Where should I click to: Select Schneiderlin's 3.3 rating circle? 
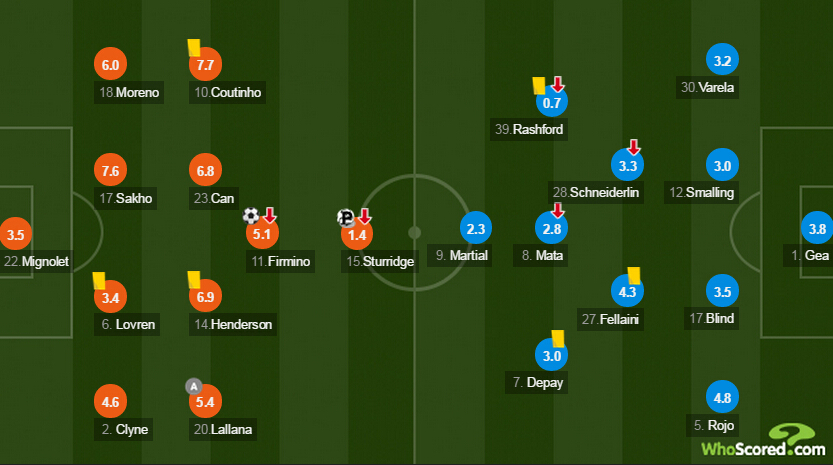pyautogui.click(x=628, y=165)
